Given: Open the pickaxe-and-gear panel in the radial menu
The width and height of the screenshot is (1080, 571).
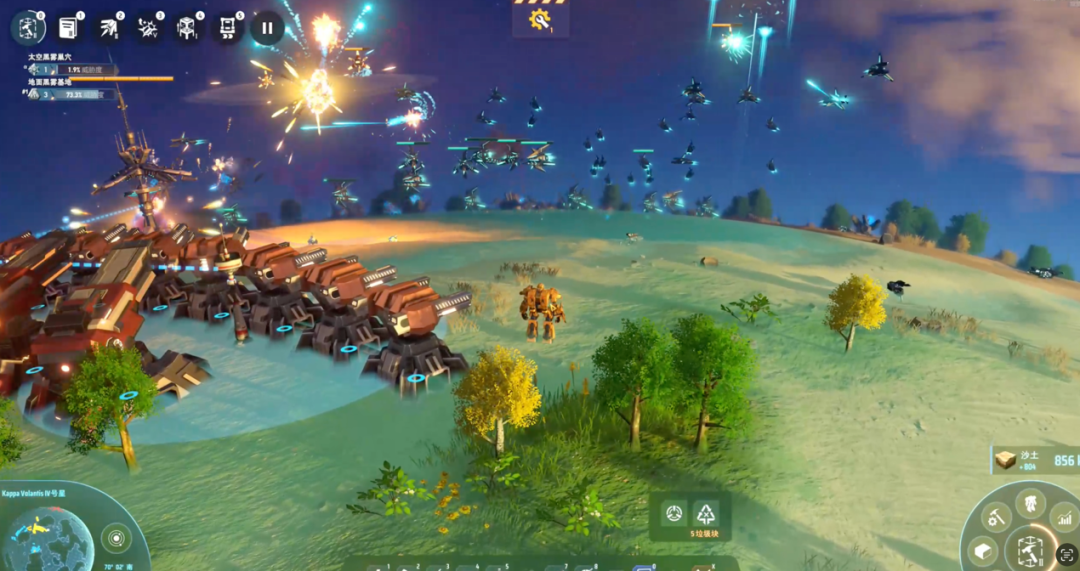Looking at the screenshot, I should coord(995,517).
